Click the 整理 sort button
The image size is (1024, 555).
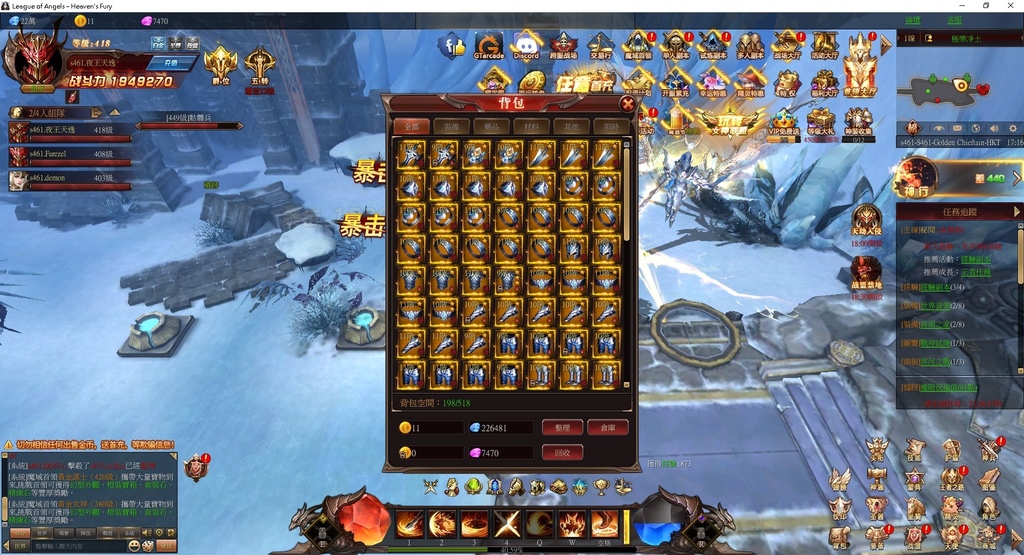click(562, 427)
